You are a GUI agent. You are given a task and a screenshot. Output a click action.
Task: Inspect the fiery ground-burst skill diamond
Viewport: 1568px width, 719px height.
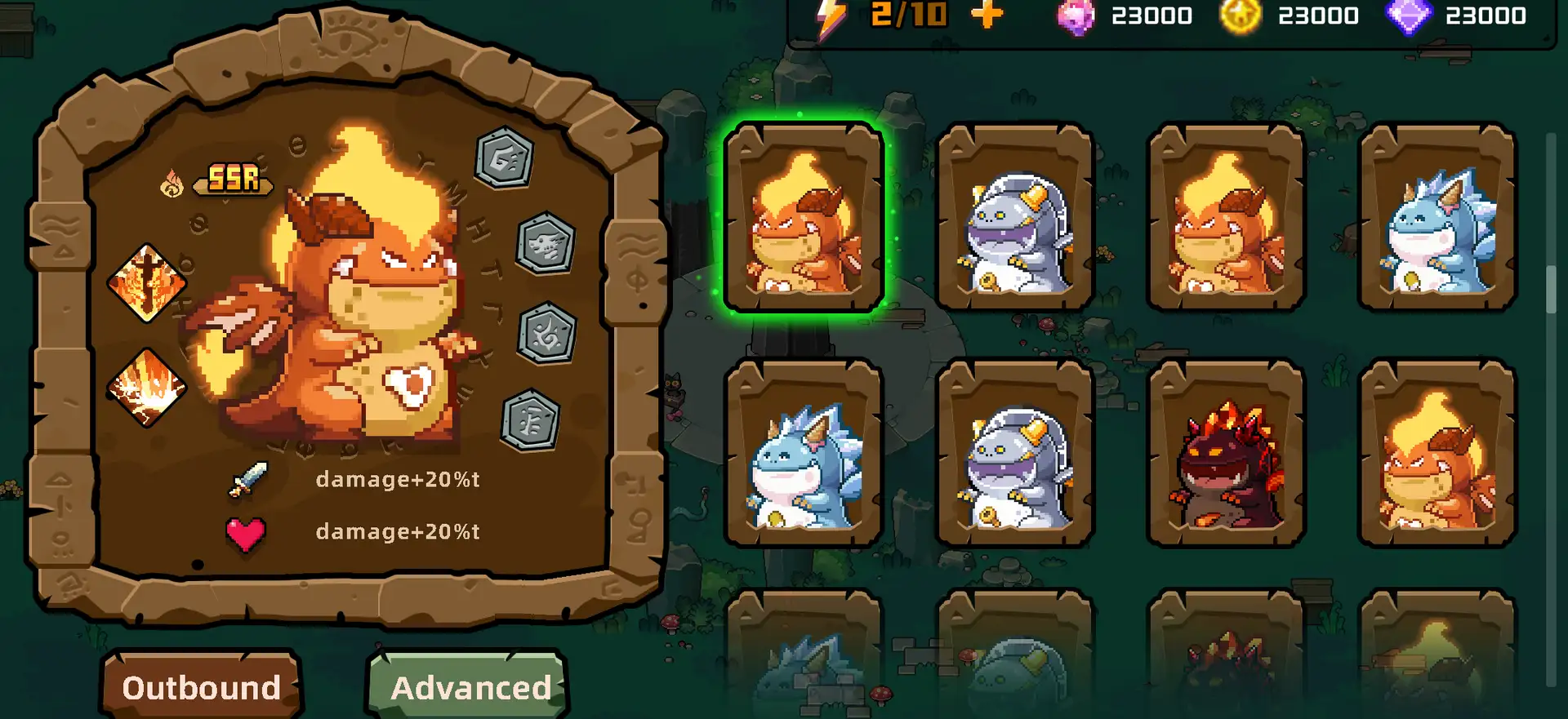(x=147, y=387)
